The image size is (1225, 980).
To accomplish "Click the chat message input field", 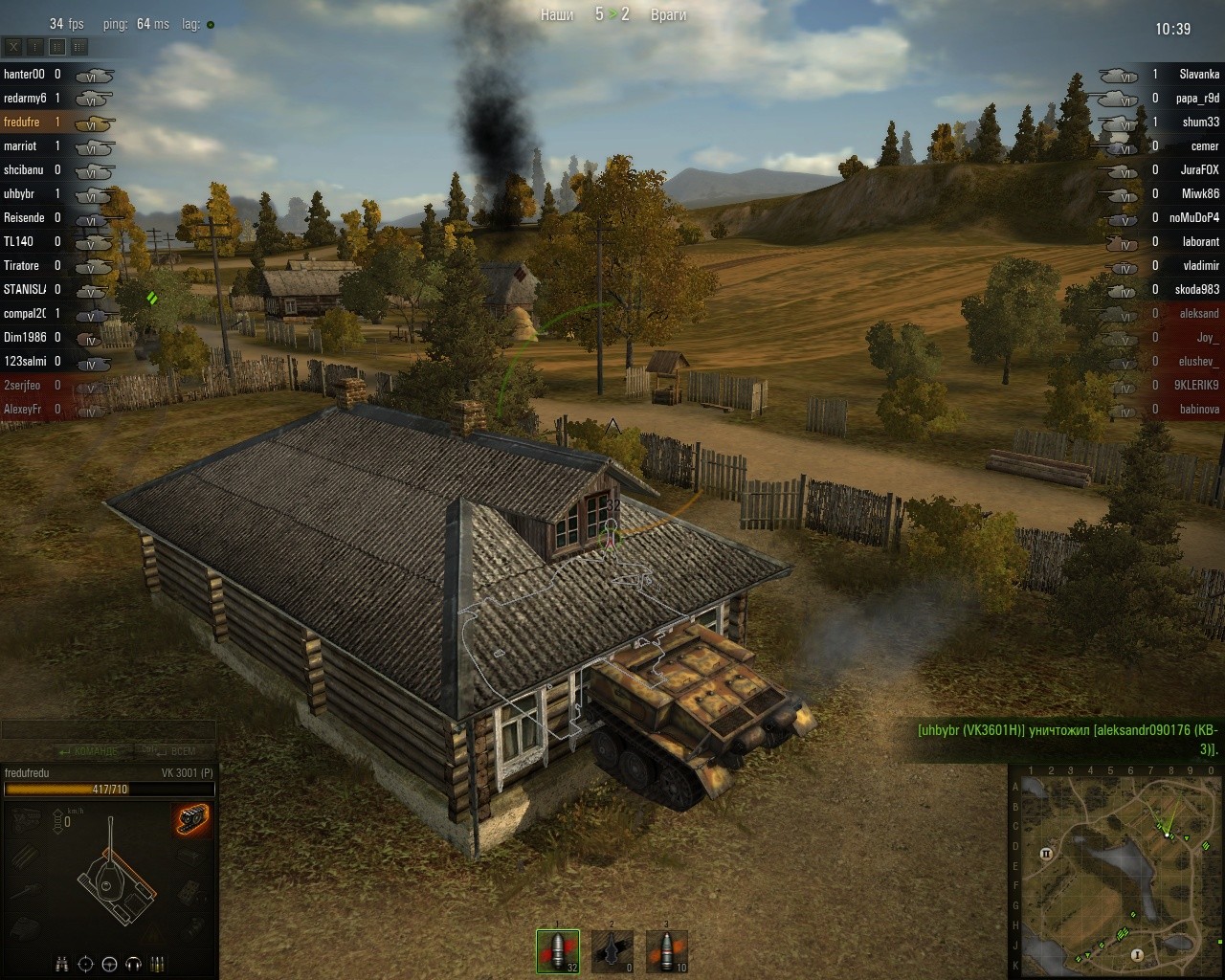I will [107, 730].
